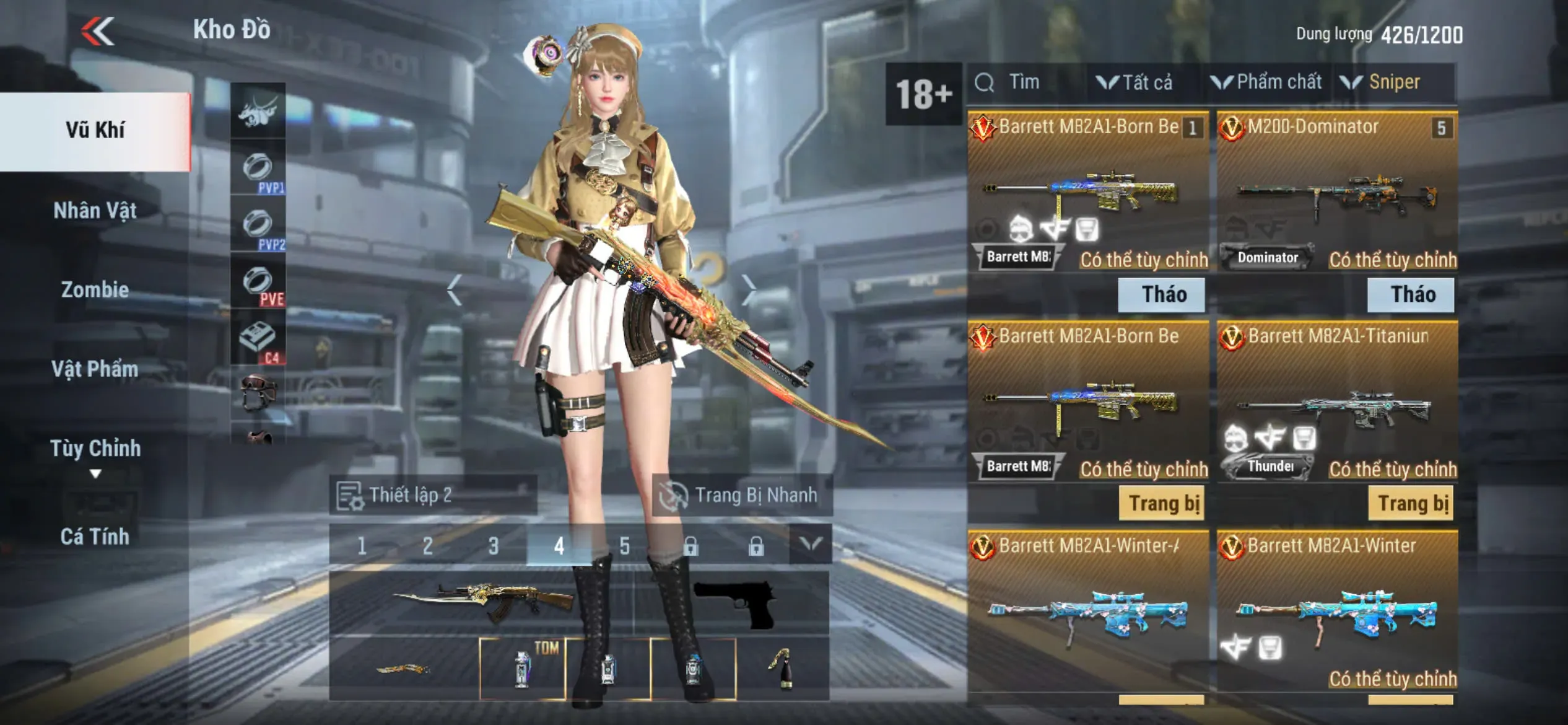This screenshot has width=1568, height=725.
Task: Go back using the double-arrow button
Action: (98, 31)
